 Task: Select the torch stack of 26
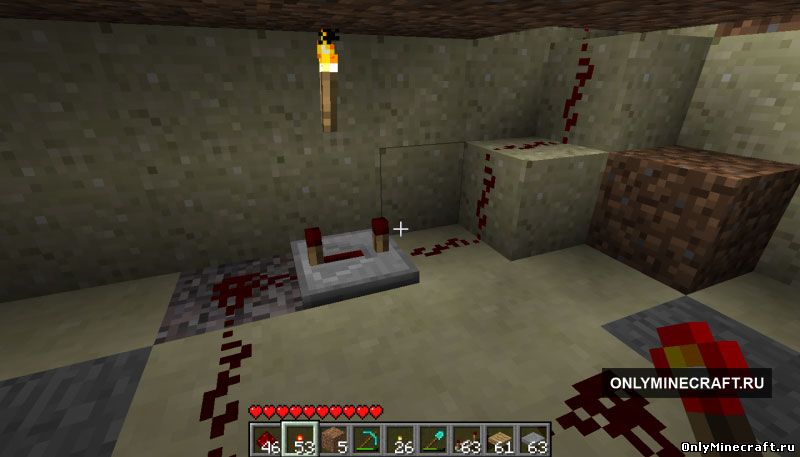[x=400, y=439]
